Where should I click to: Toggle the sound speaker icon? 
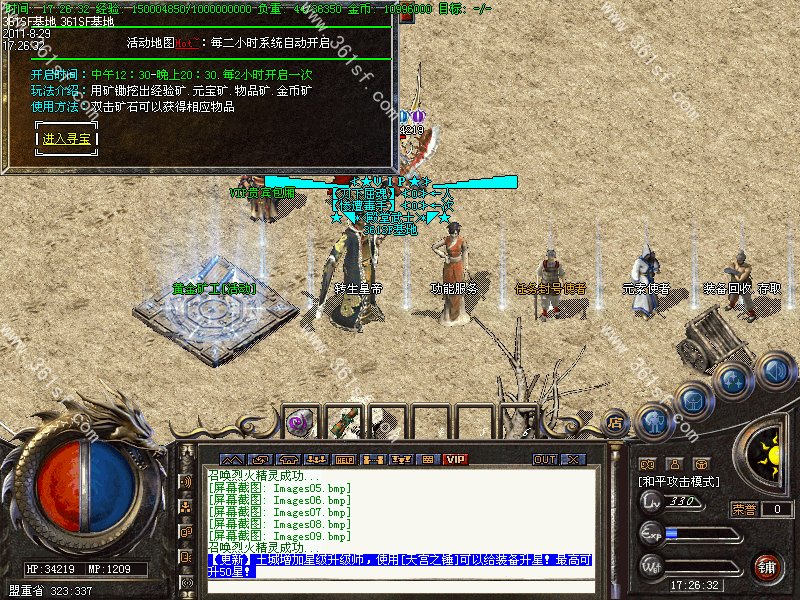click(x=775, y=372)
